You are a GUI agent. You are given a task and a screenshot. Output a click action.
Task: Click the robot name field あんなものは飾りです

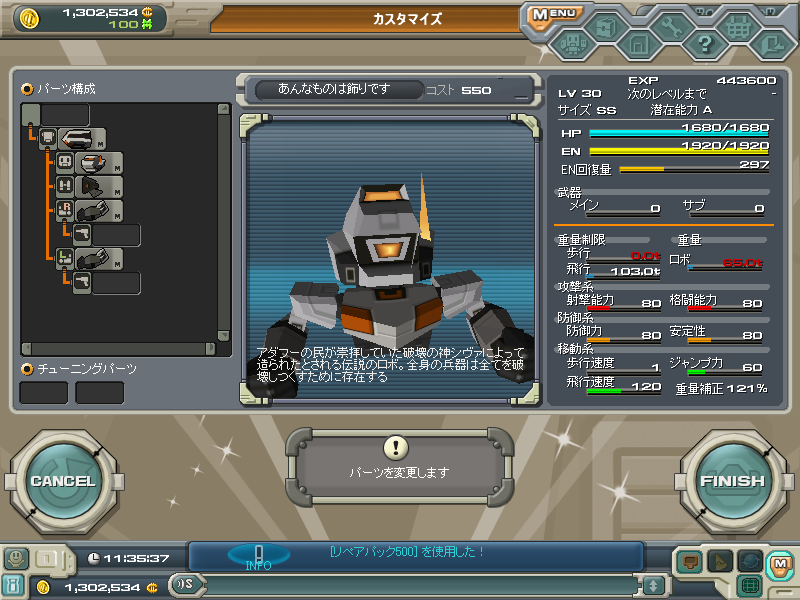tap(336, 89)
